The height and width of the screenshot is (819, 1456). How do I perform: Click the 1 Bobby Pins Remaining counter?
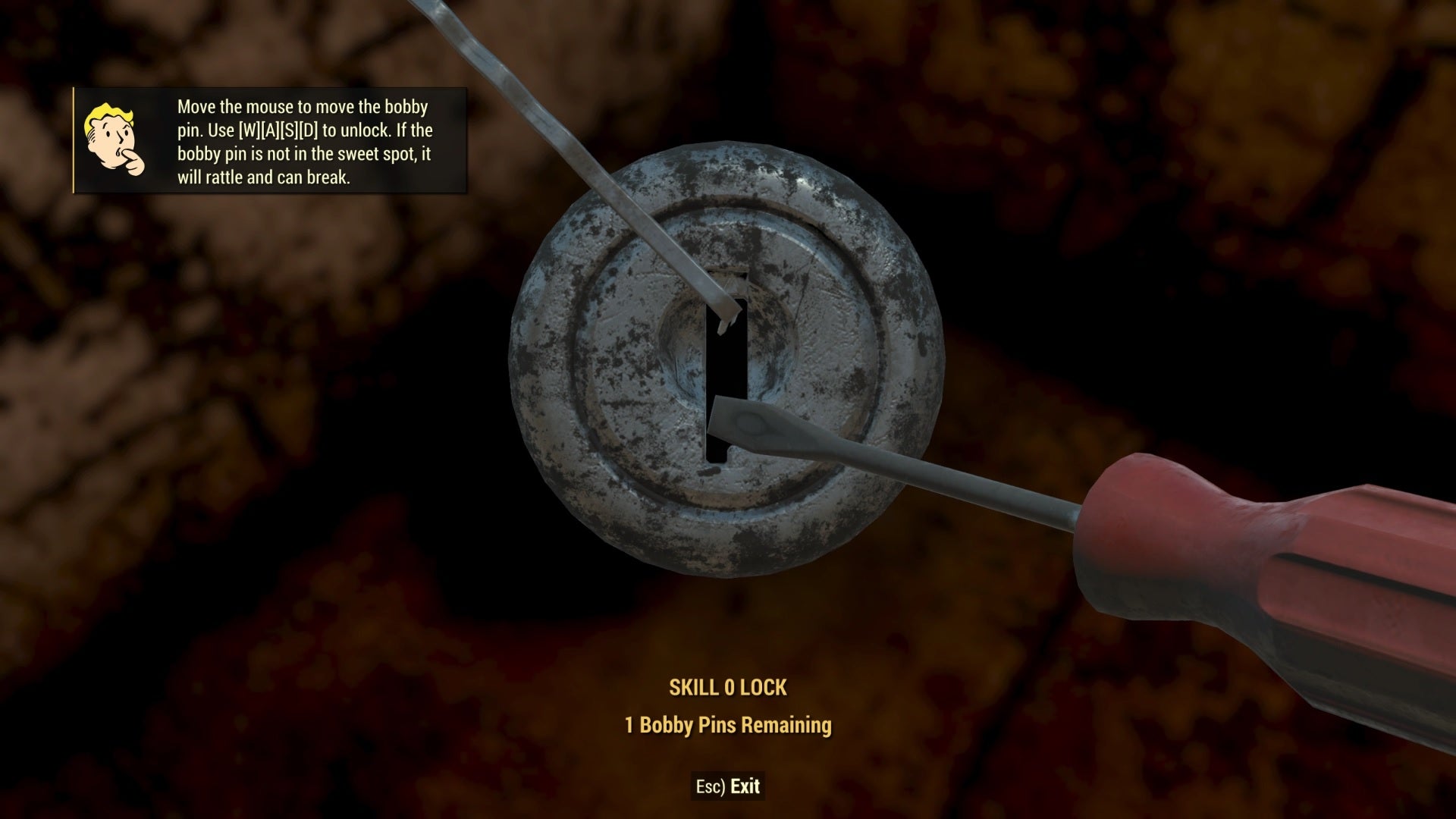click(x=728, y=724)
